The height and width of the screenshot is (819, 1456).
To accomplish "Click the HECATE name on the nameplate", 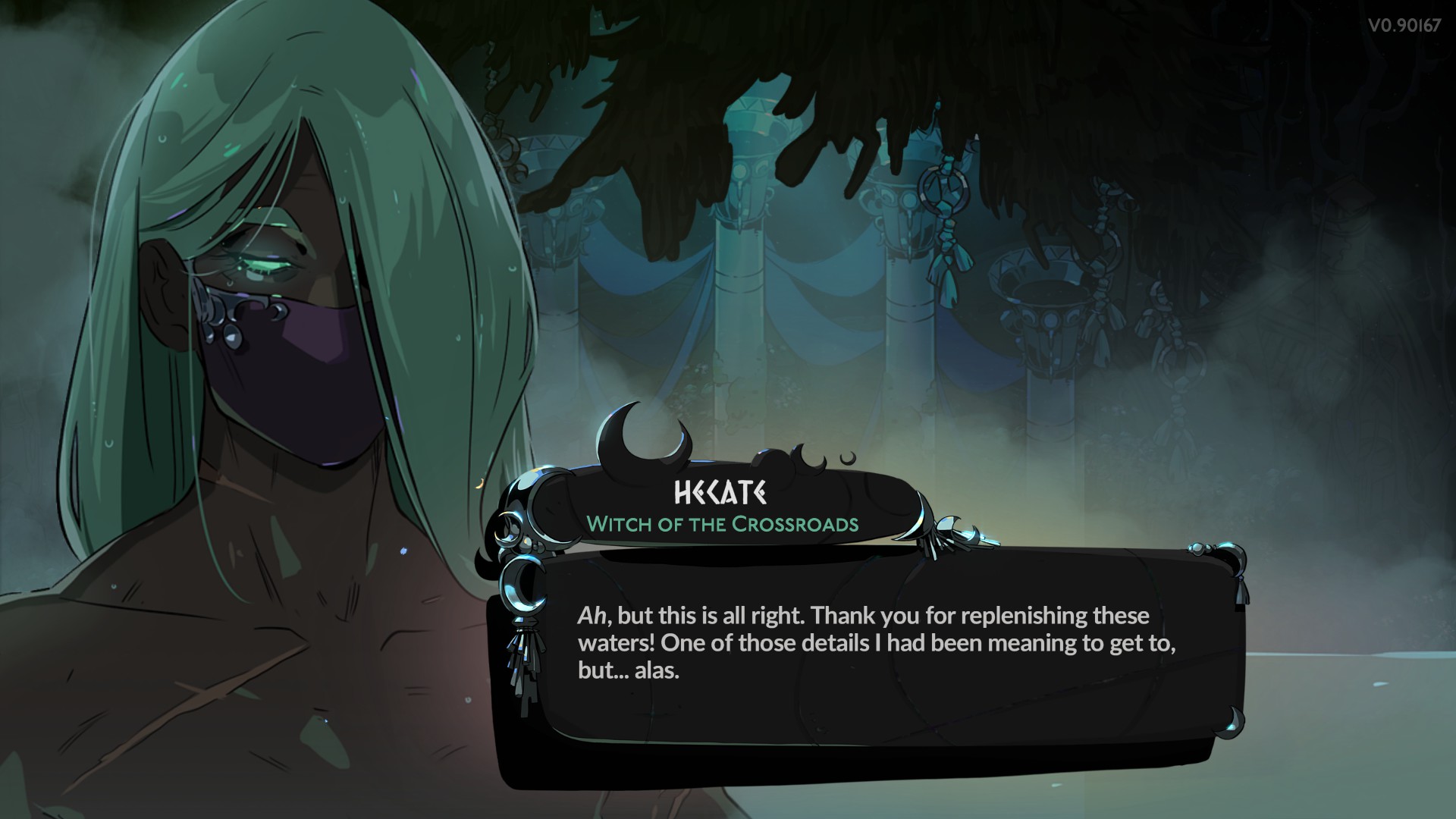I will click(720, 493).
